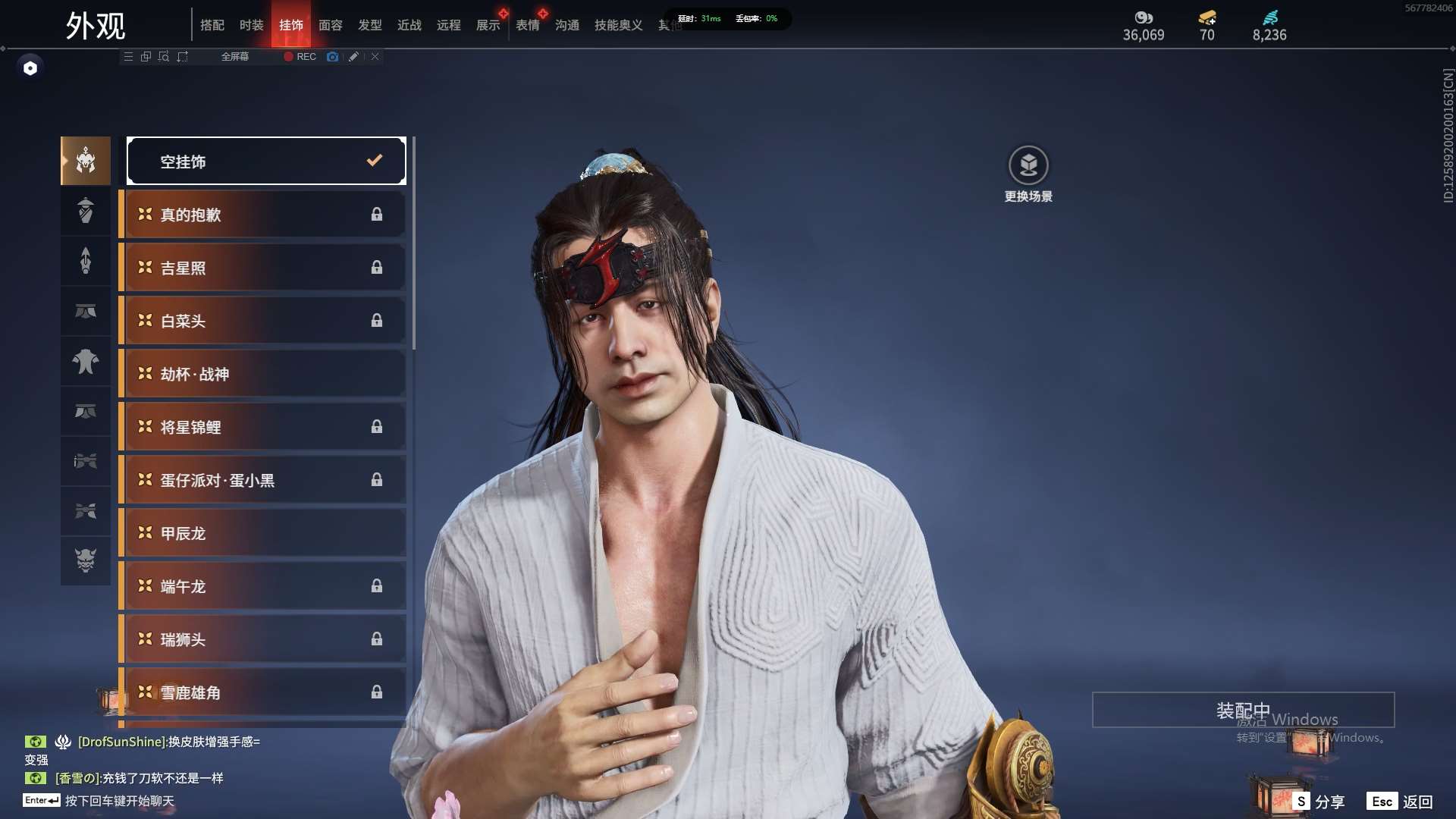Open the demon mask accessory category
The height and width of the screenshot is (819, 1456).
pos(86,560)
